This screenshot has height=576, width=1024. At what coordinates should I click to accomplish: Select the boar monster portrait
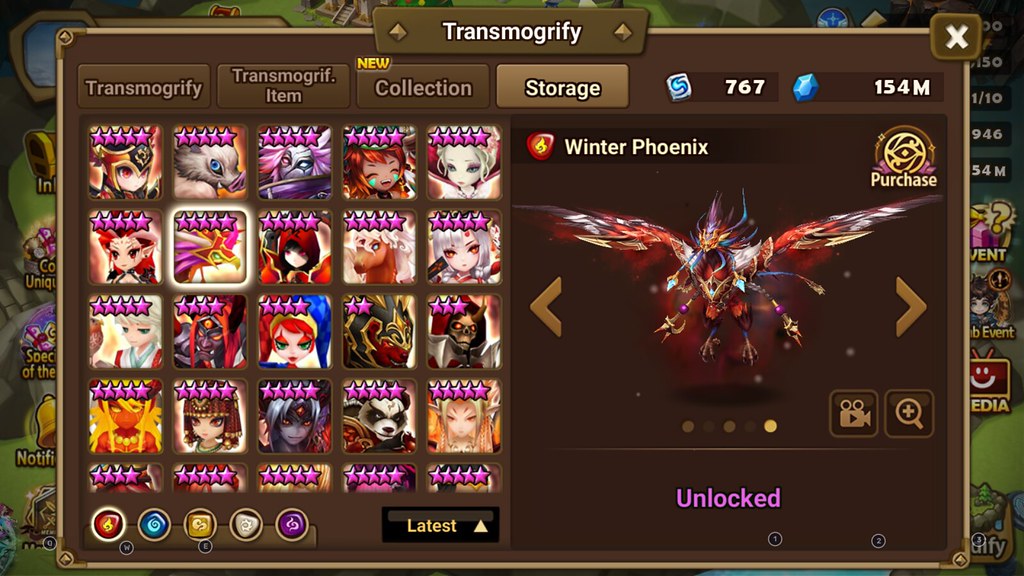coord(209,162)
